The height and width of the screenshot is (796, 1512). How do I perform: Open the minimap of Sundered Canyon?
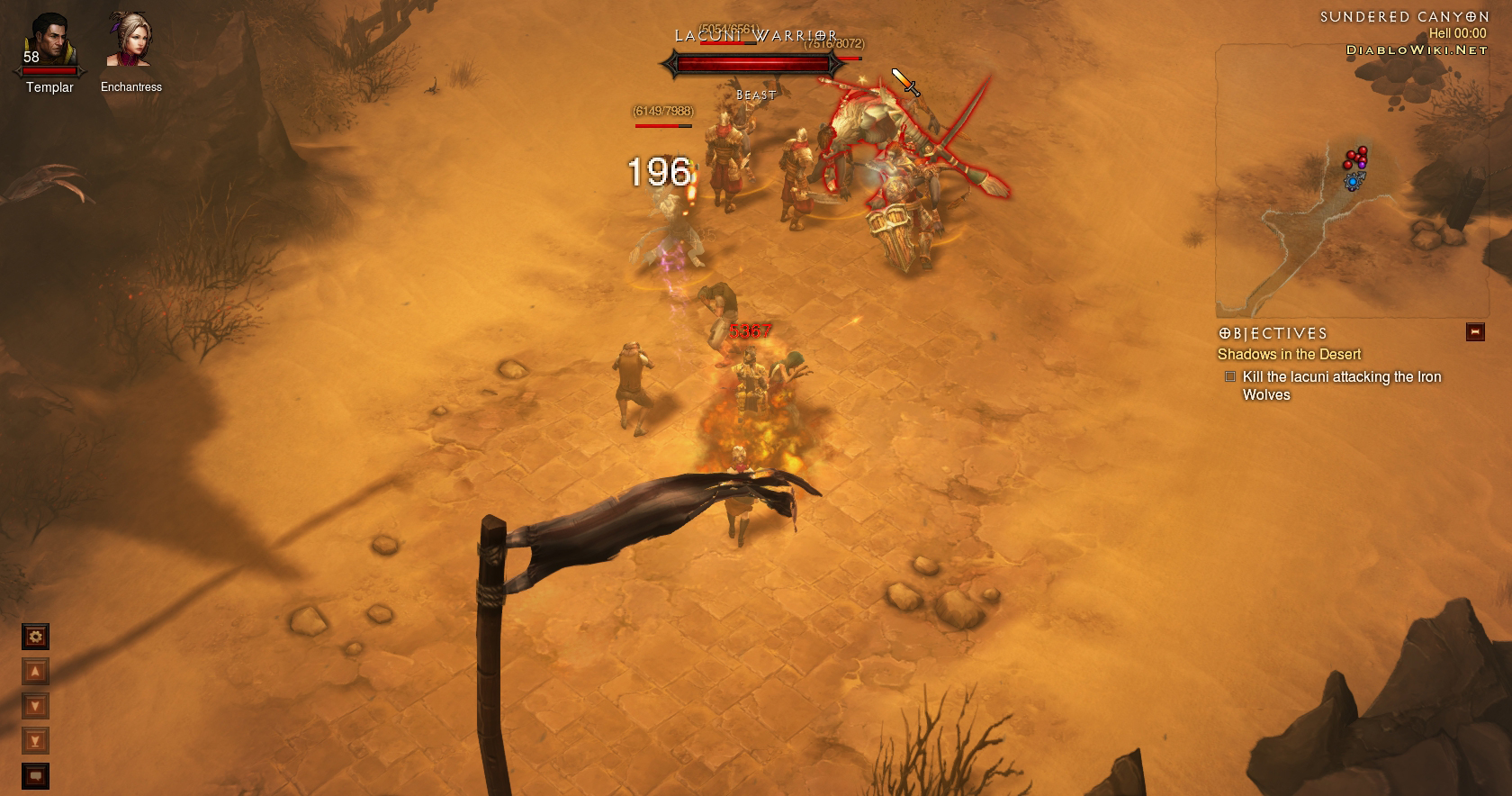click(1351, 180)
